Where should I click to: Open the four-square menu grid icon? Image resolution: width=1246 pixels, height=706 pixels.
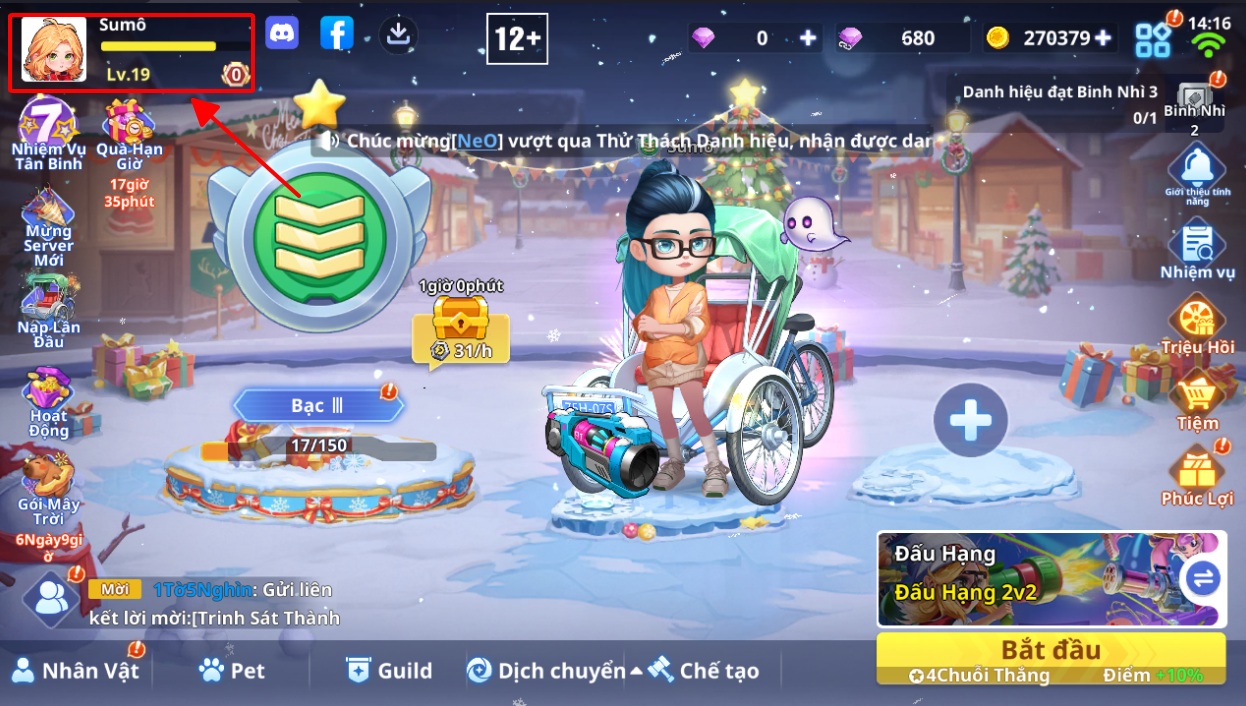(x=1153, y=39)
